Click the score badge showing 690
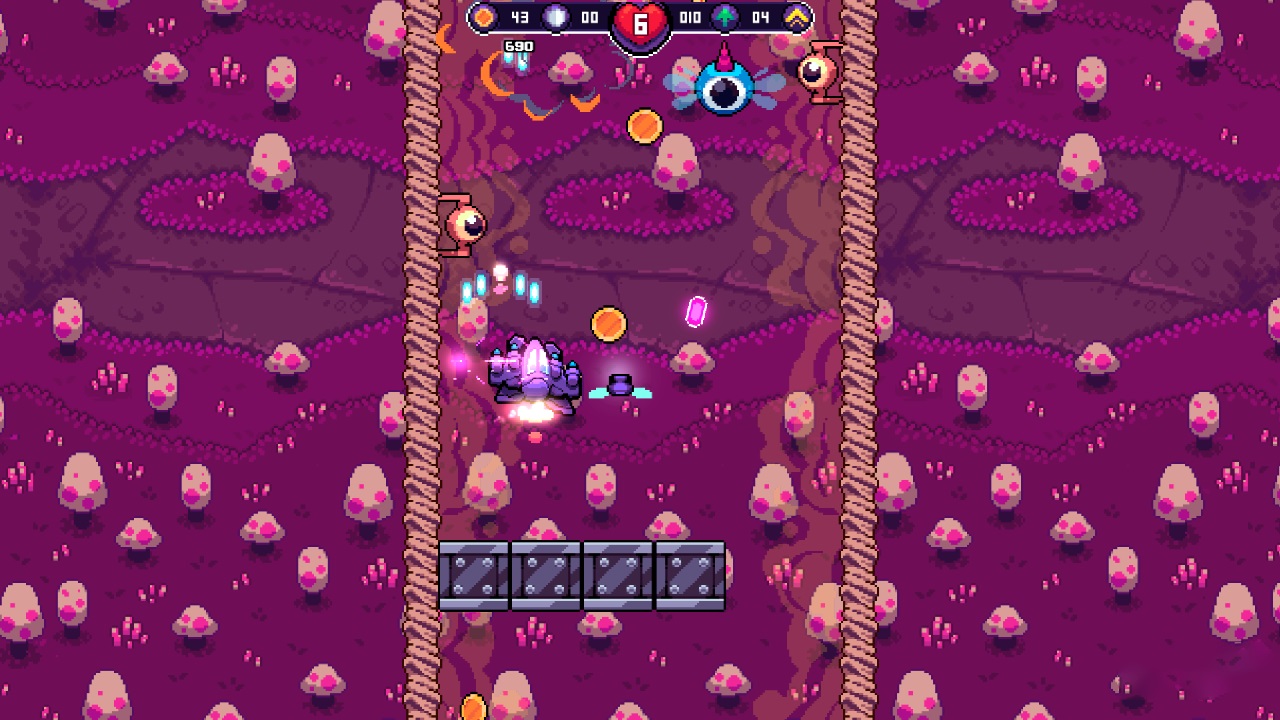 coord(521,44)
